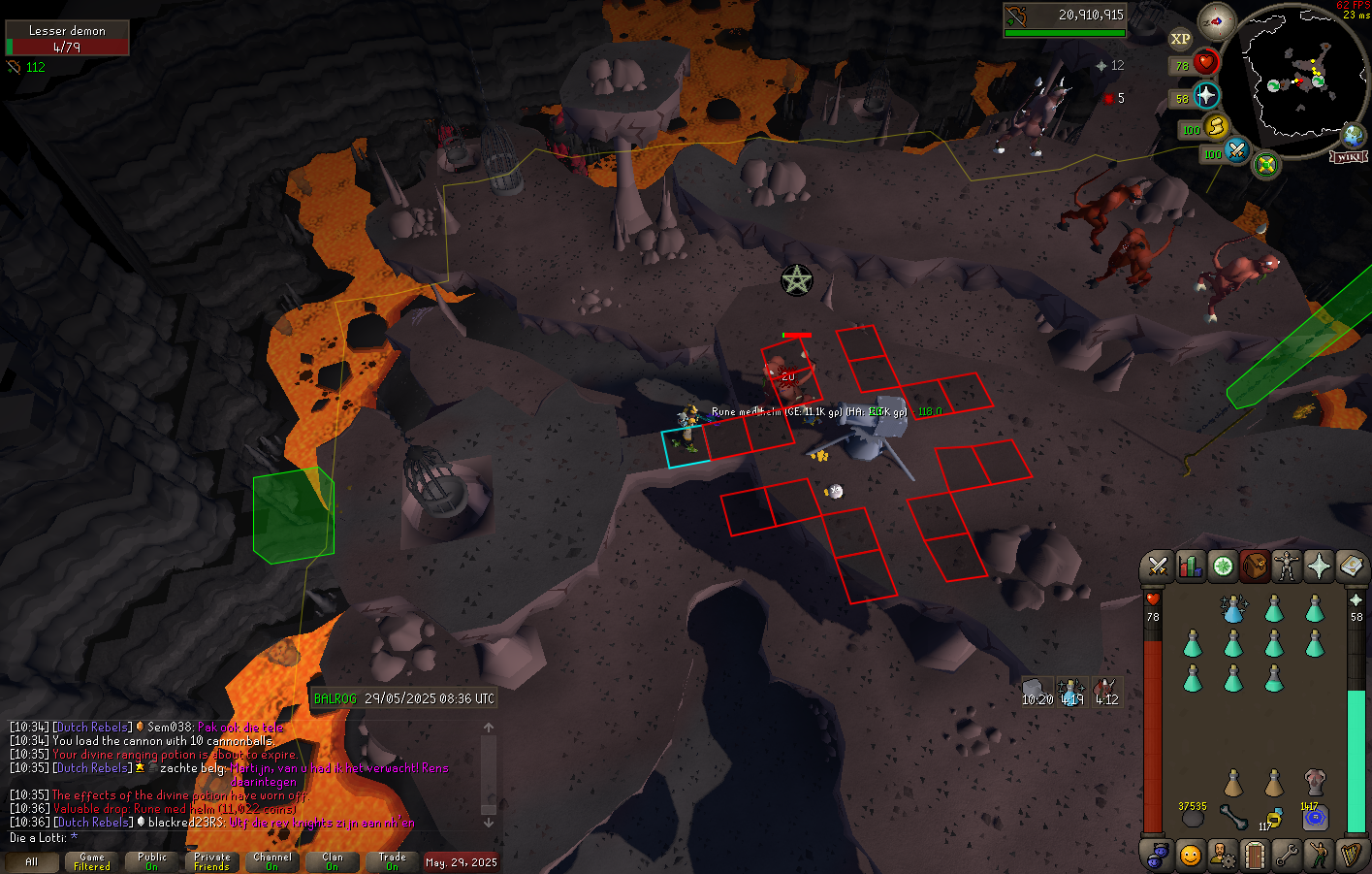Open the Prayer tab
Screen dimensions: 1372x874
[1319, 566]
